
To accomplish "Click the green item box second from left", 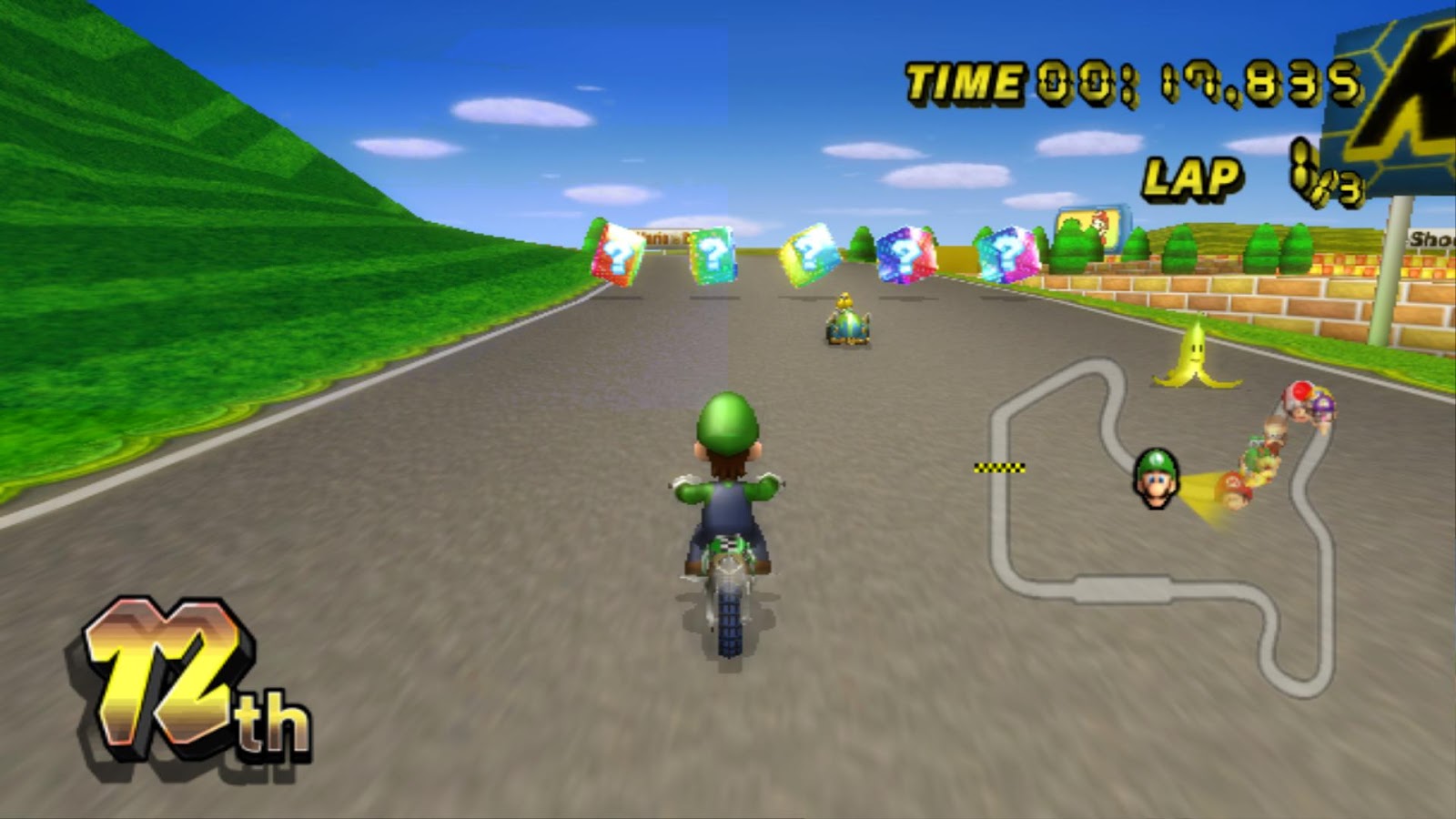I will pos(714,255).
